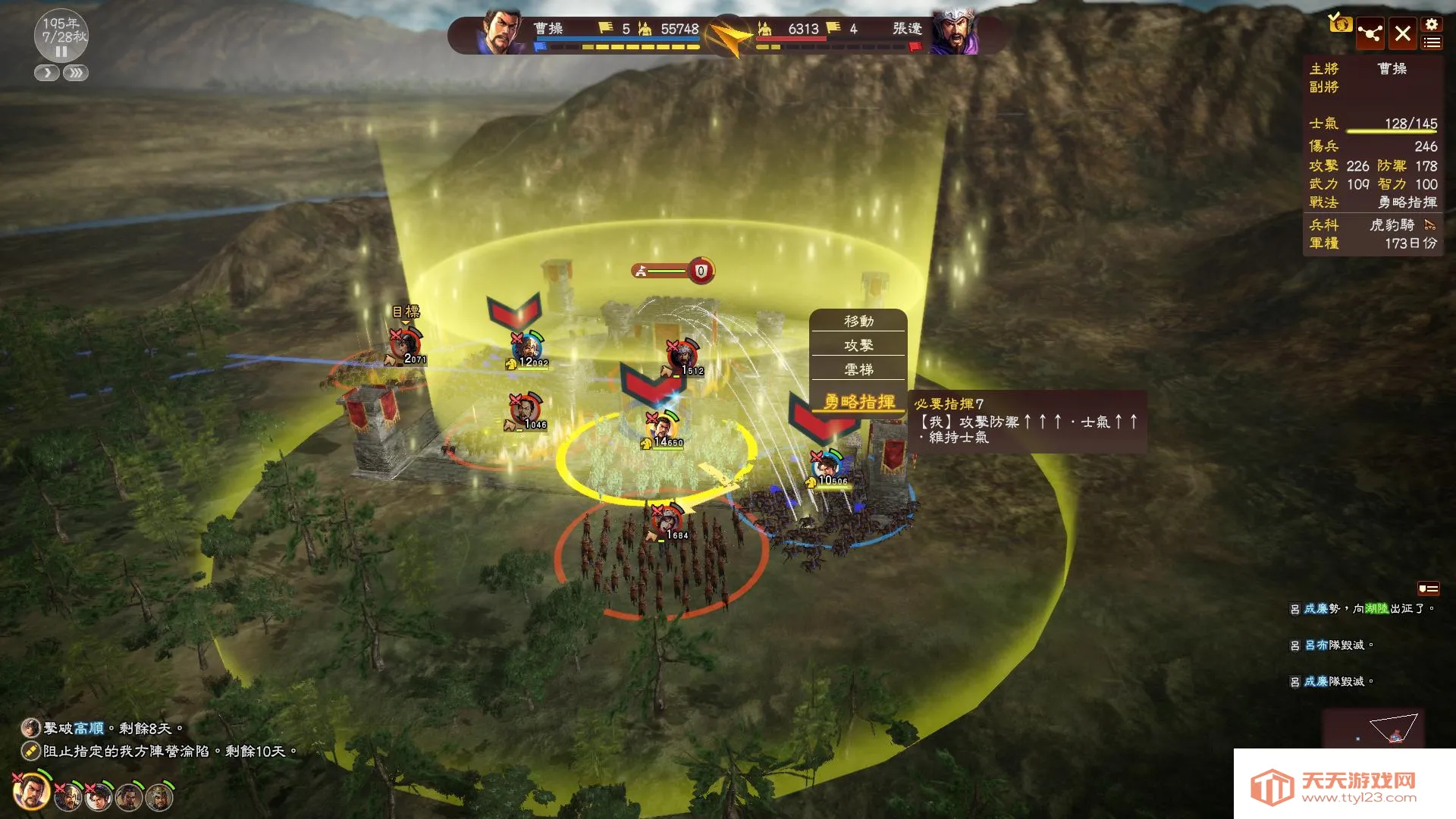Image resolution: width=1456 pixels, height=819 pixels.
Task: Click the X button in the top bar
Action: [x=1402, y=34]
